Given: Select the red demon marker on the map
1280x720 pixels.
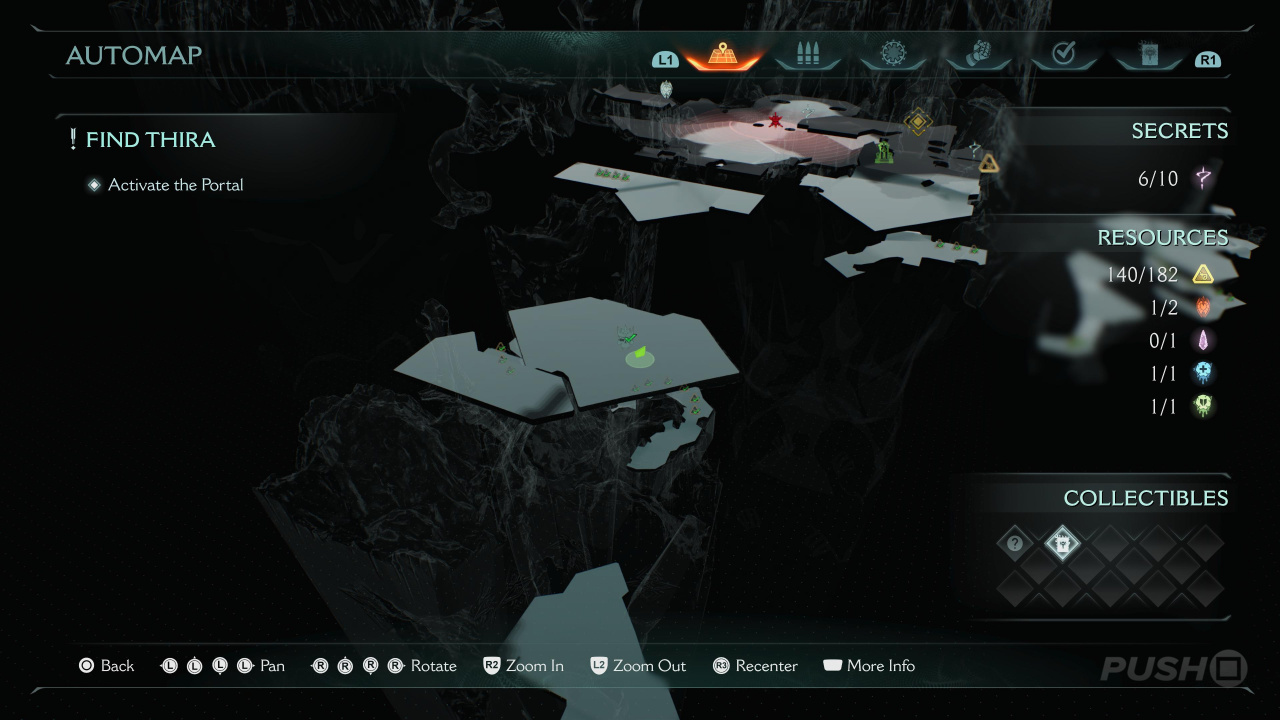Looking at the screenshot, I should point(775,121).
